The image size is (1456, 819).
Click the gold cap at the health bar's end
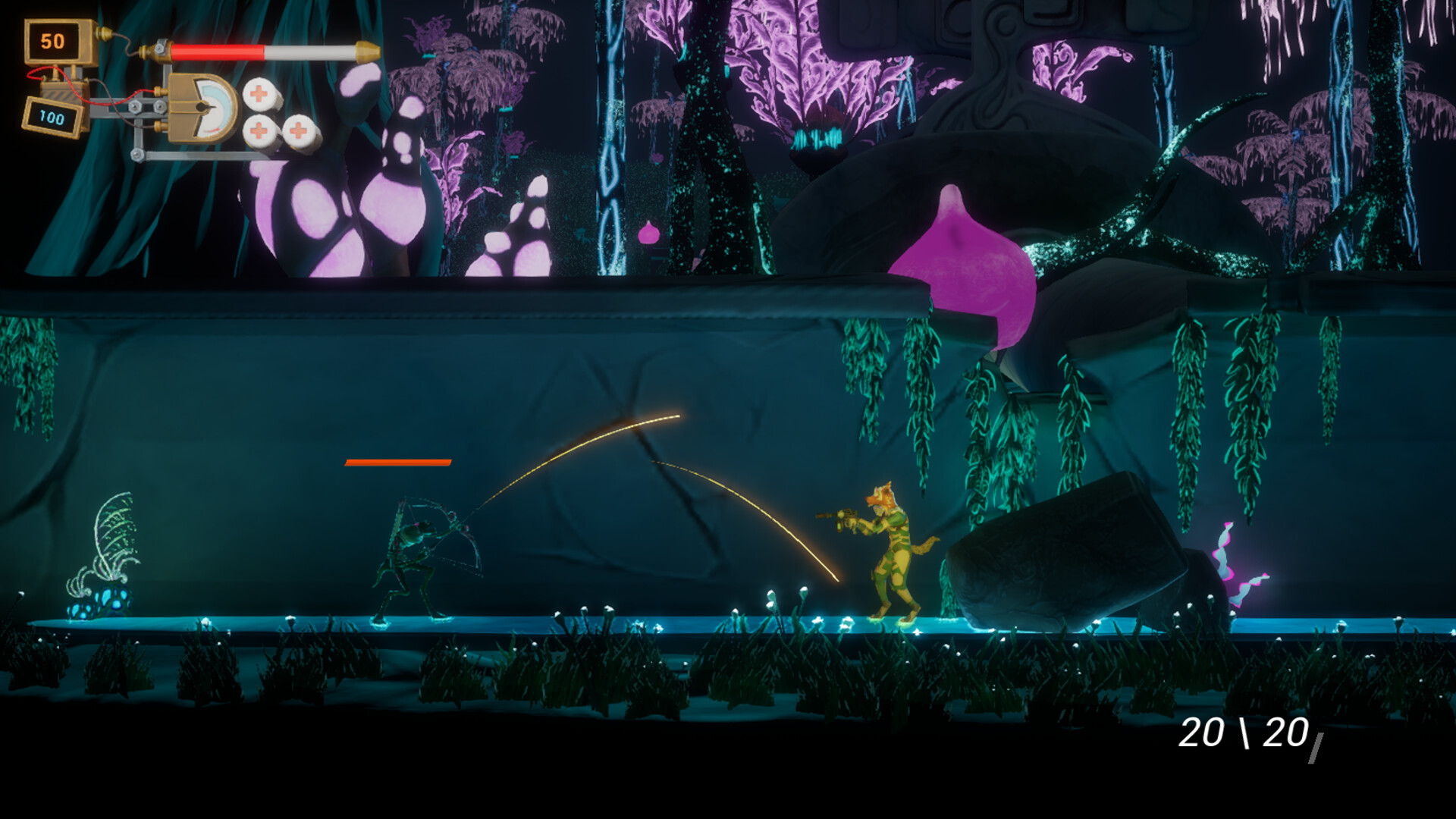pyautogui.click(x=368, y=52)
